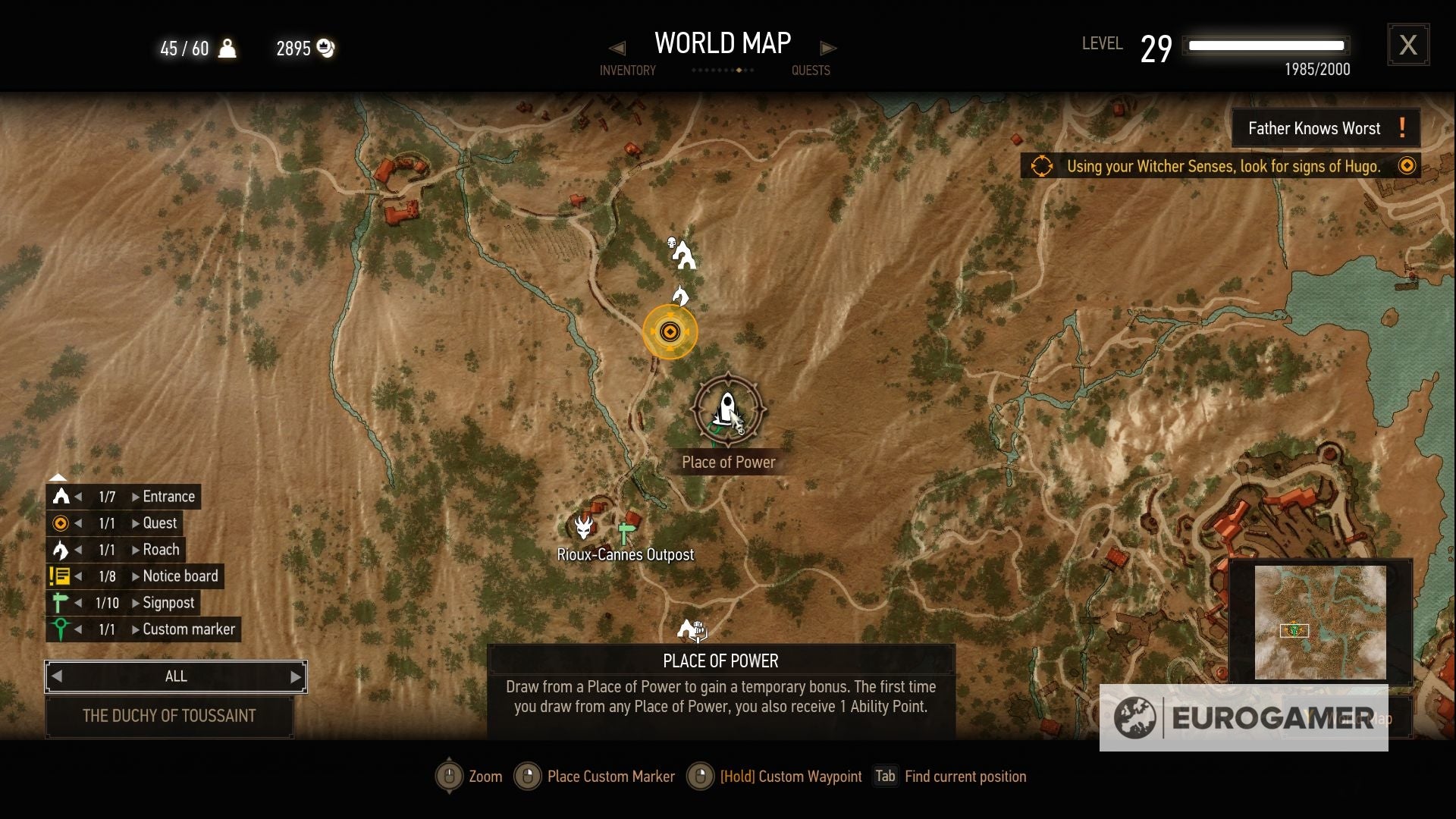Screen dimensions: 1456x819
Task: Click the Father Knows Worst exclamation icon
Action: point(1401,127)
